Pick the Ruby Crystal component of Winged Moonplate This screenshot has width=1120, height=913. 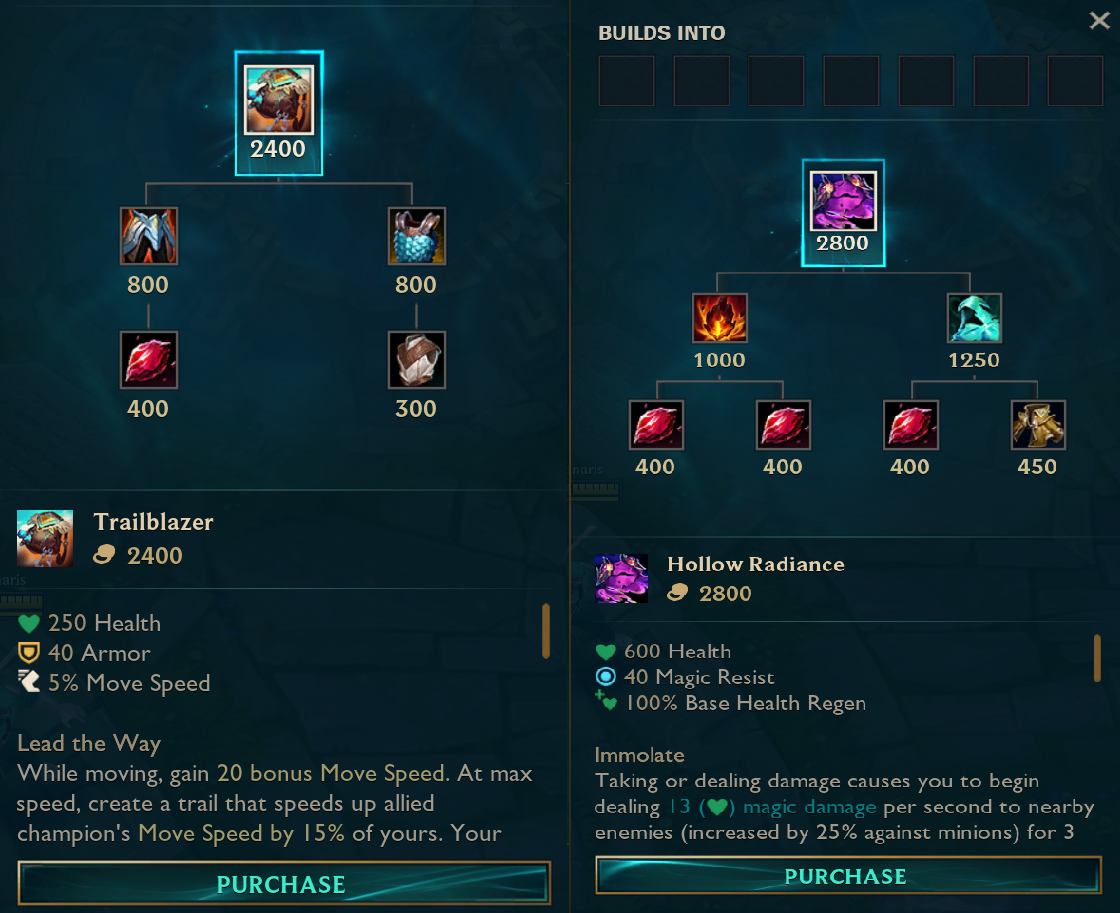tap(148, 360)
